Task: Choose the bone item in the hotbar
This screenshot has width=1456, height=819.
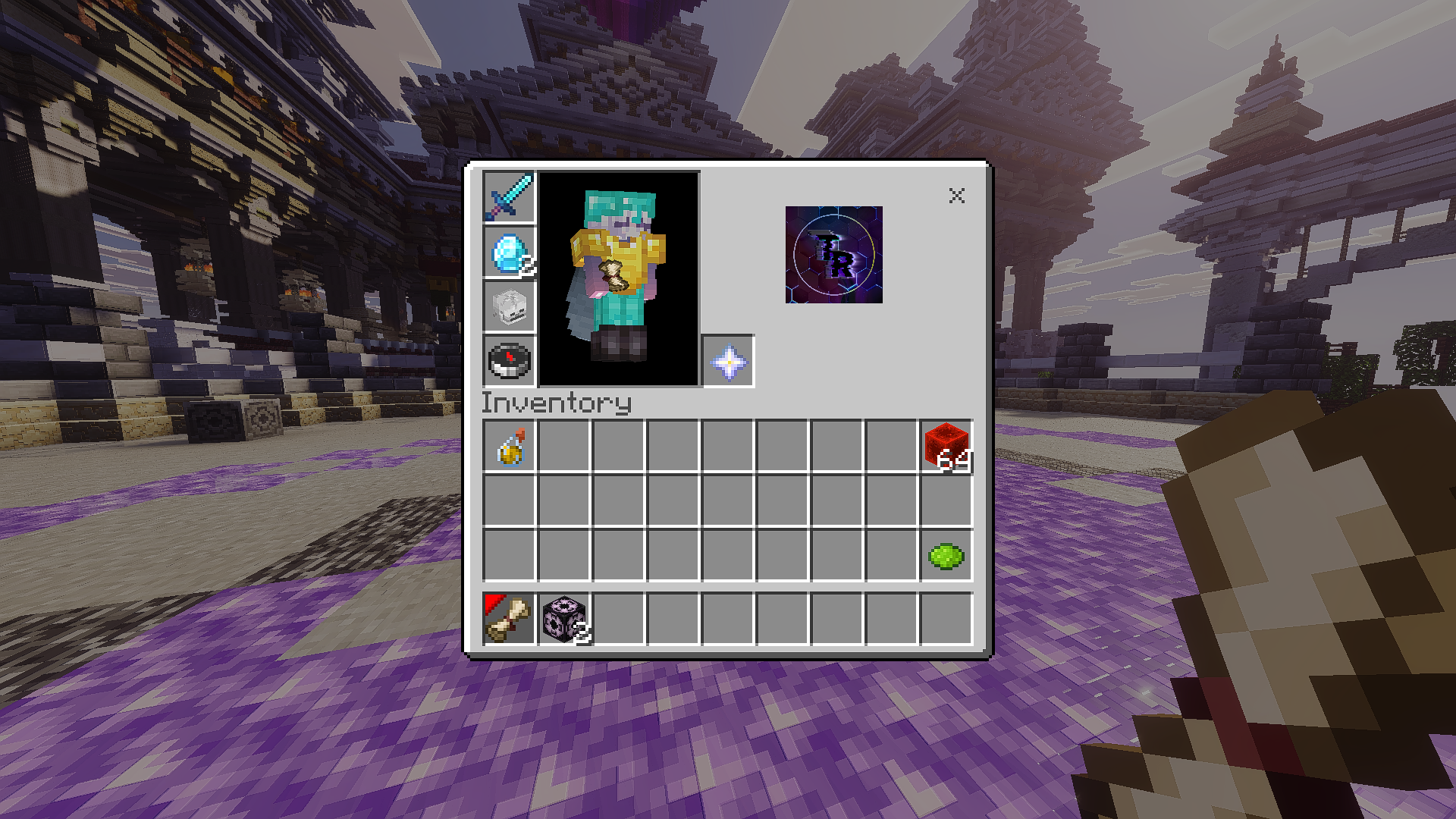Action: coord(510,619)
